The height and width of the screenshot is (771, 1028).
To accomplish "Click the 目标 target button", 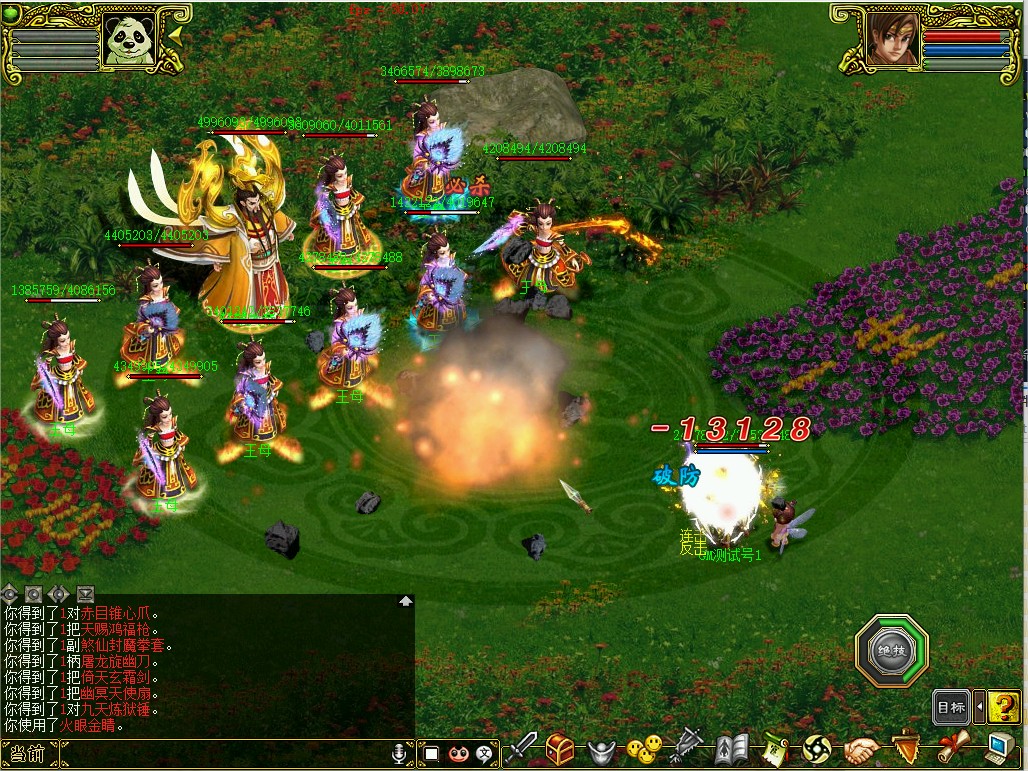I will tap(951, 707).
